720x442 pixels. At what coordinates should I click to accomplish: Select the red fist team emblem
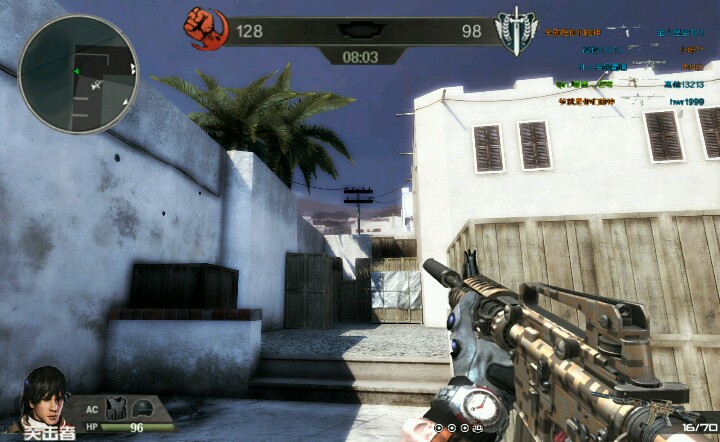207,29
